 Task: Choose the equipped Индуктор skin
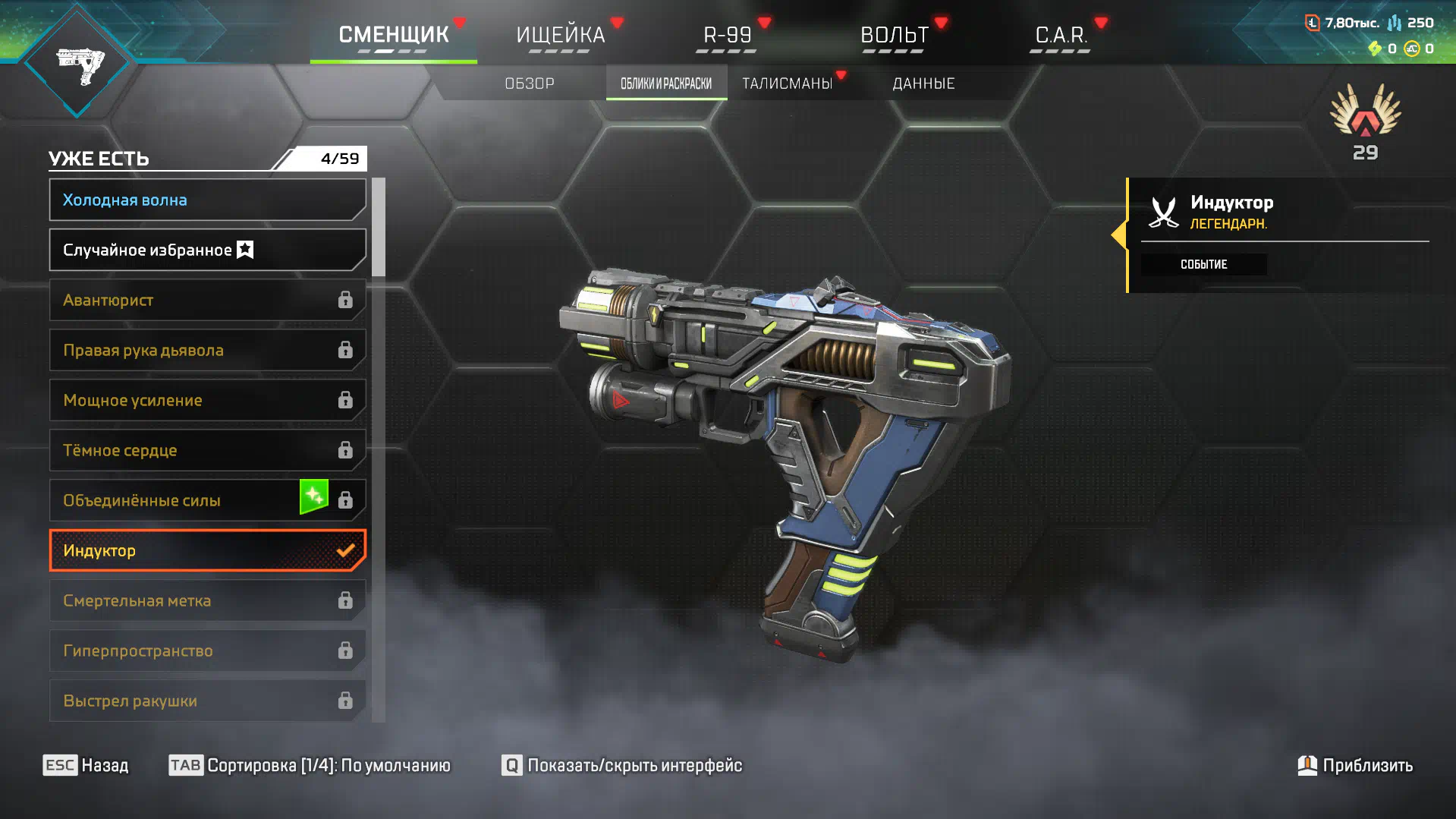[x=206, y=551]
